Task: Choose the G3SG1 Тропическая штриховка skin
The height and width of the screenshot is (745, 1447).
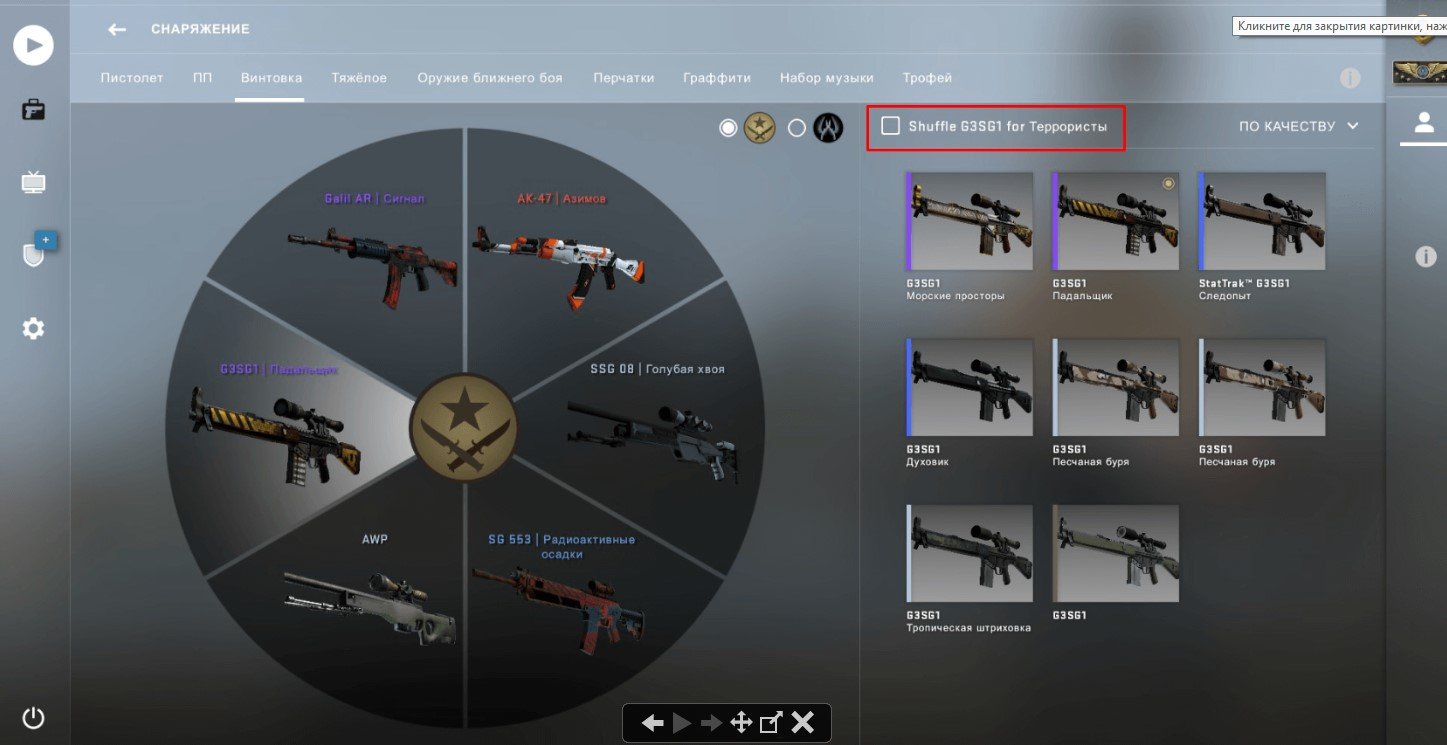Action: (969, 554)
